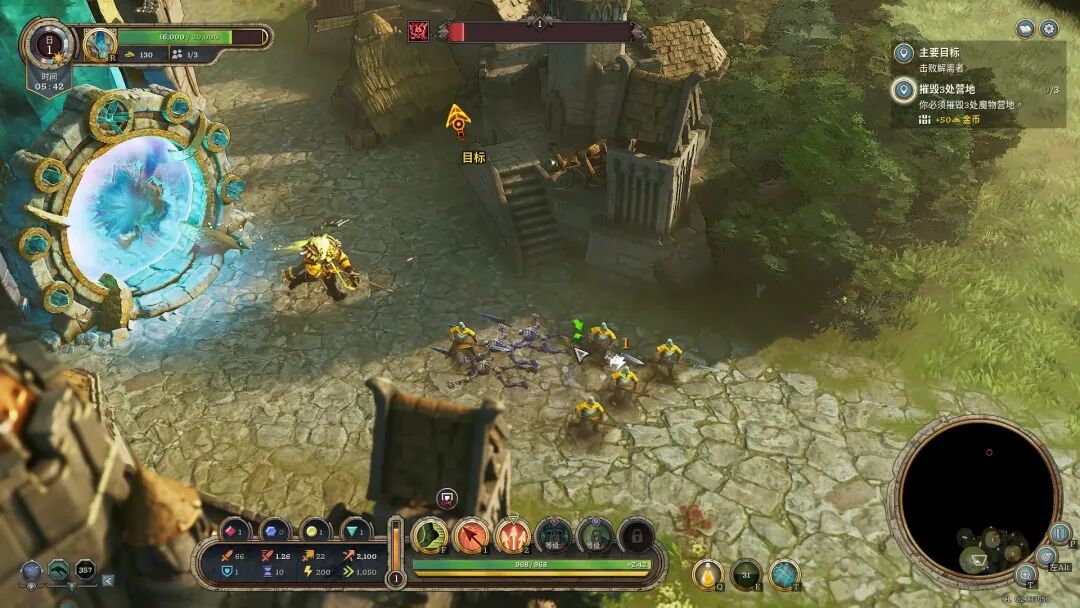The image size is (1080, 608).
Task: Use the red arrow shot ability
Action: [471, 535]
